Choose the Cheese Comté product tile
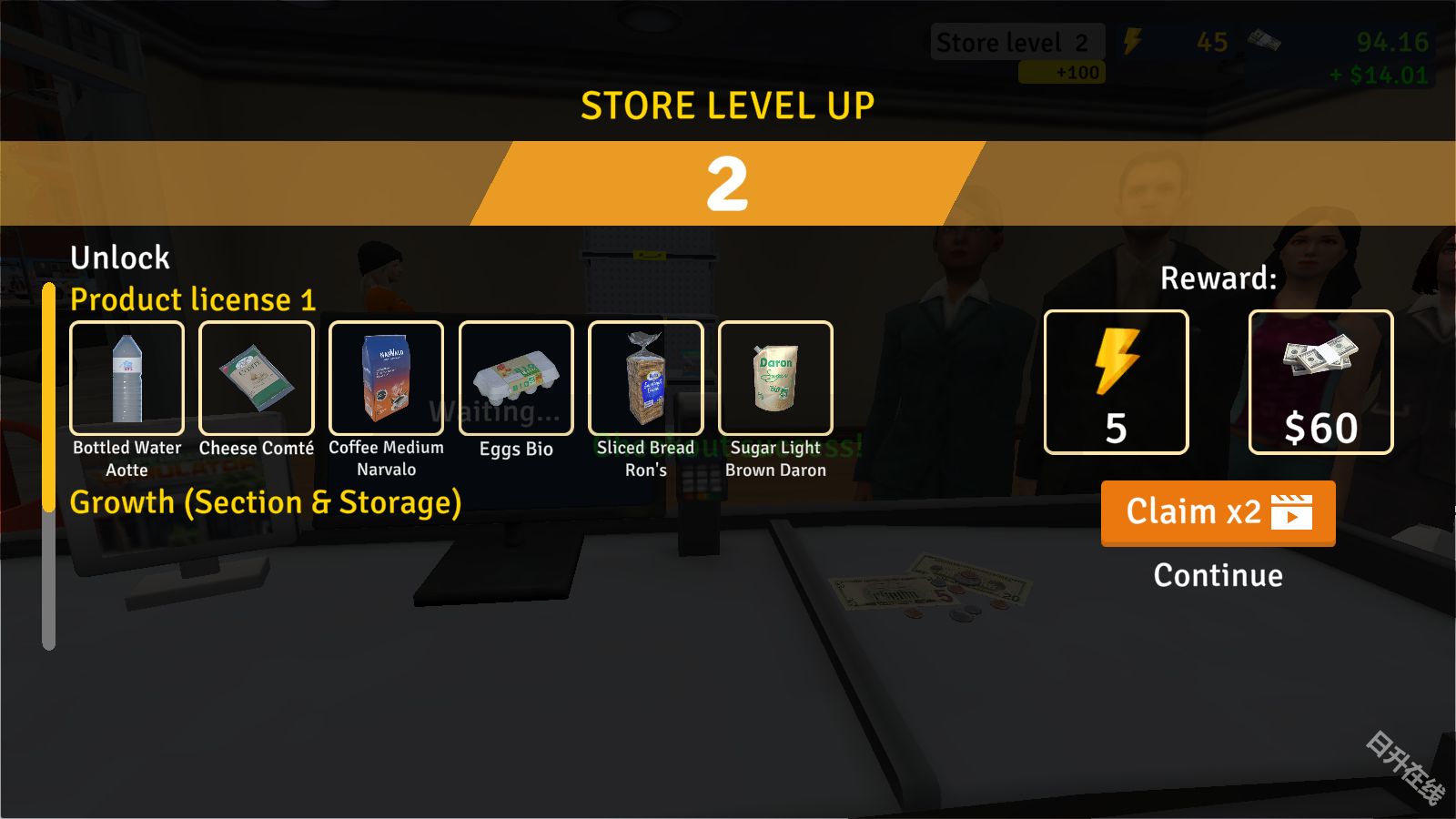 (x=257, y=379)
